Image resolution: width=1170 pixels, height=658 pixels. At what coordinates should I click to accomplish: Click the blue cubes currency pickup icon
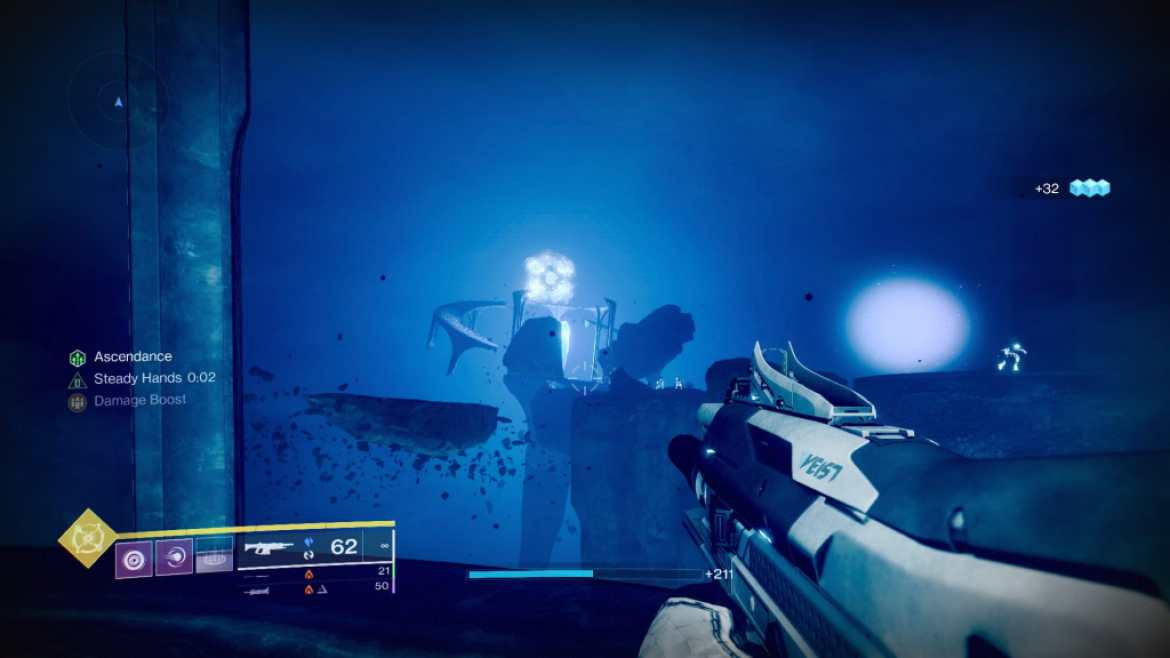pyautogui.click(x=1090, y=188)
